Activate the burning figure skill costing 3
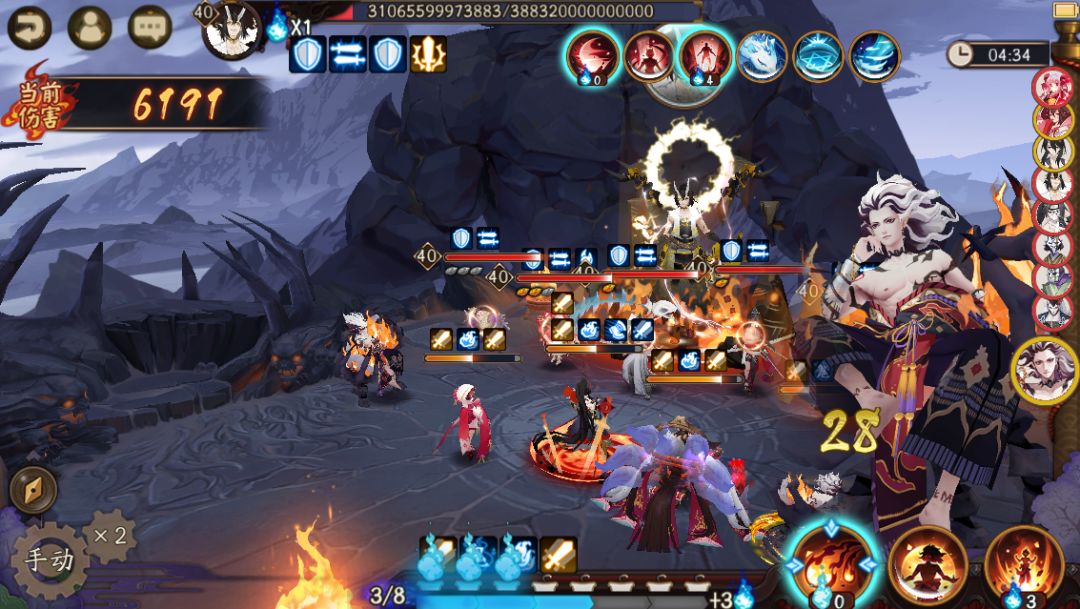This screenshot has width=1080, height=609. 1023,561
